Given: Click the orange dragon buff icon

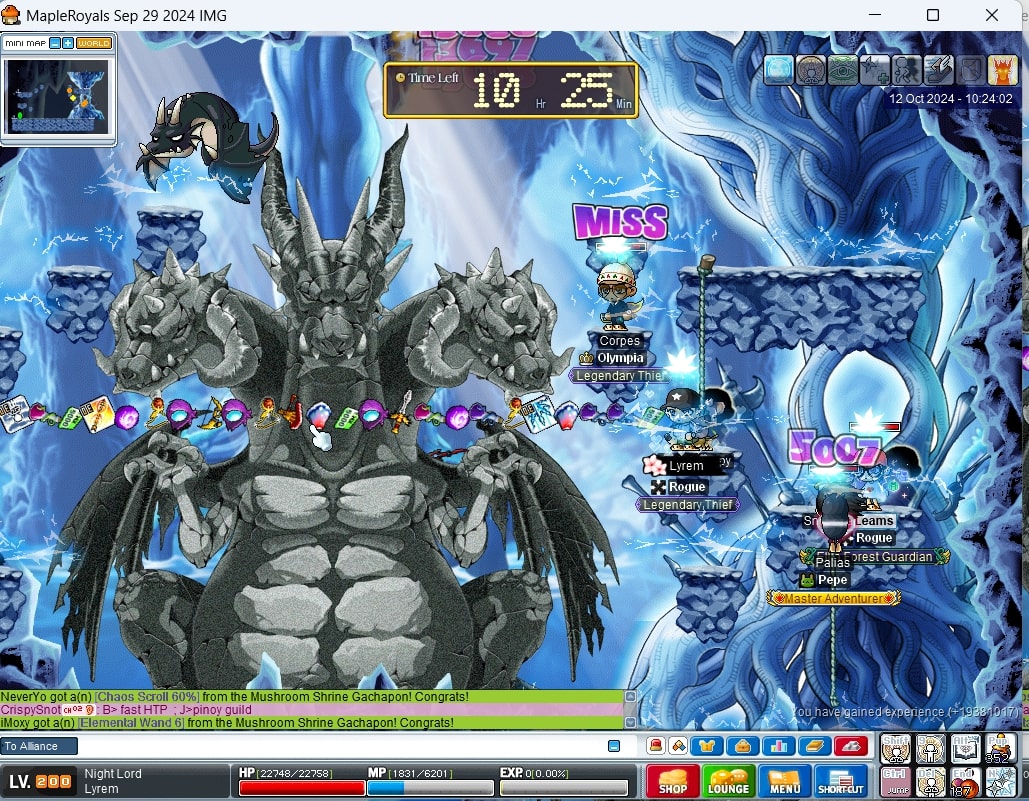Looking at the screenshot, I should pos(1002,70).
